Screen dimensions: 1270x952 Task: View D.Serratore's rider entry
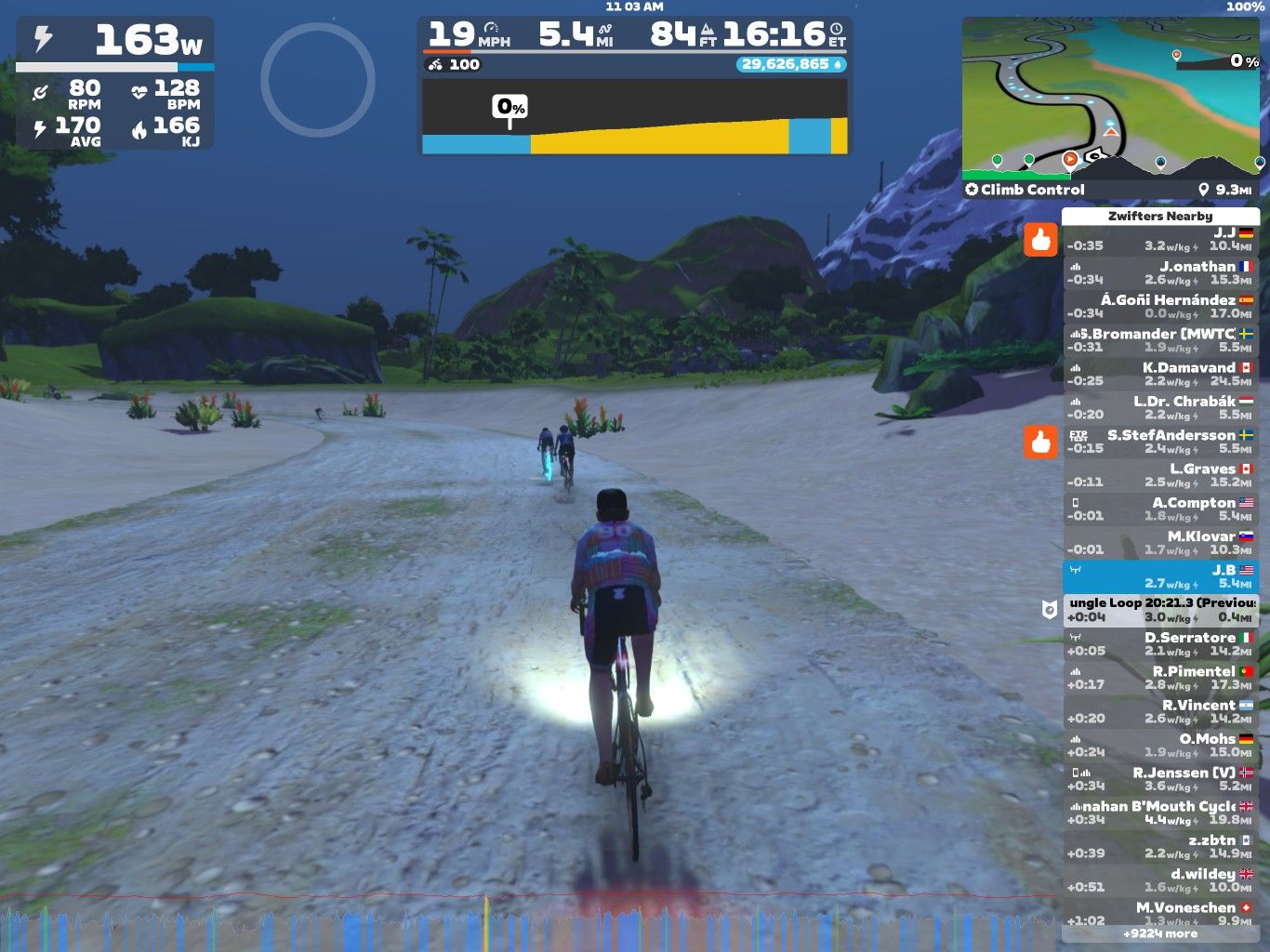click(1160, 643)
